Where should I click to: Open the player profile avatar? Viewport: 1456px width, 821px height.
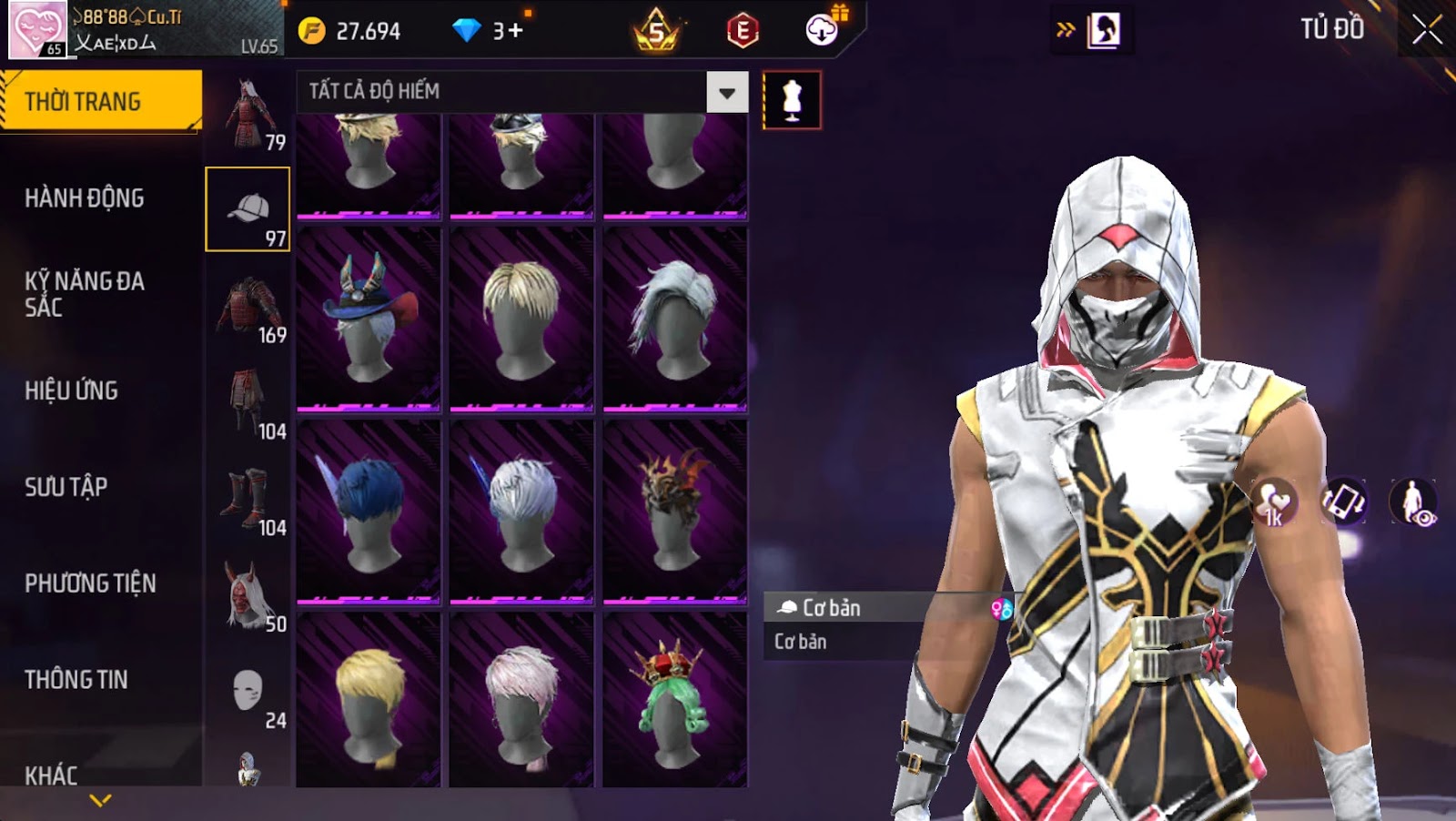point(37,29)
